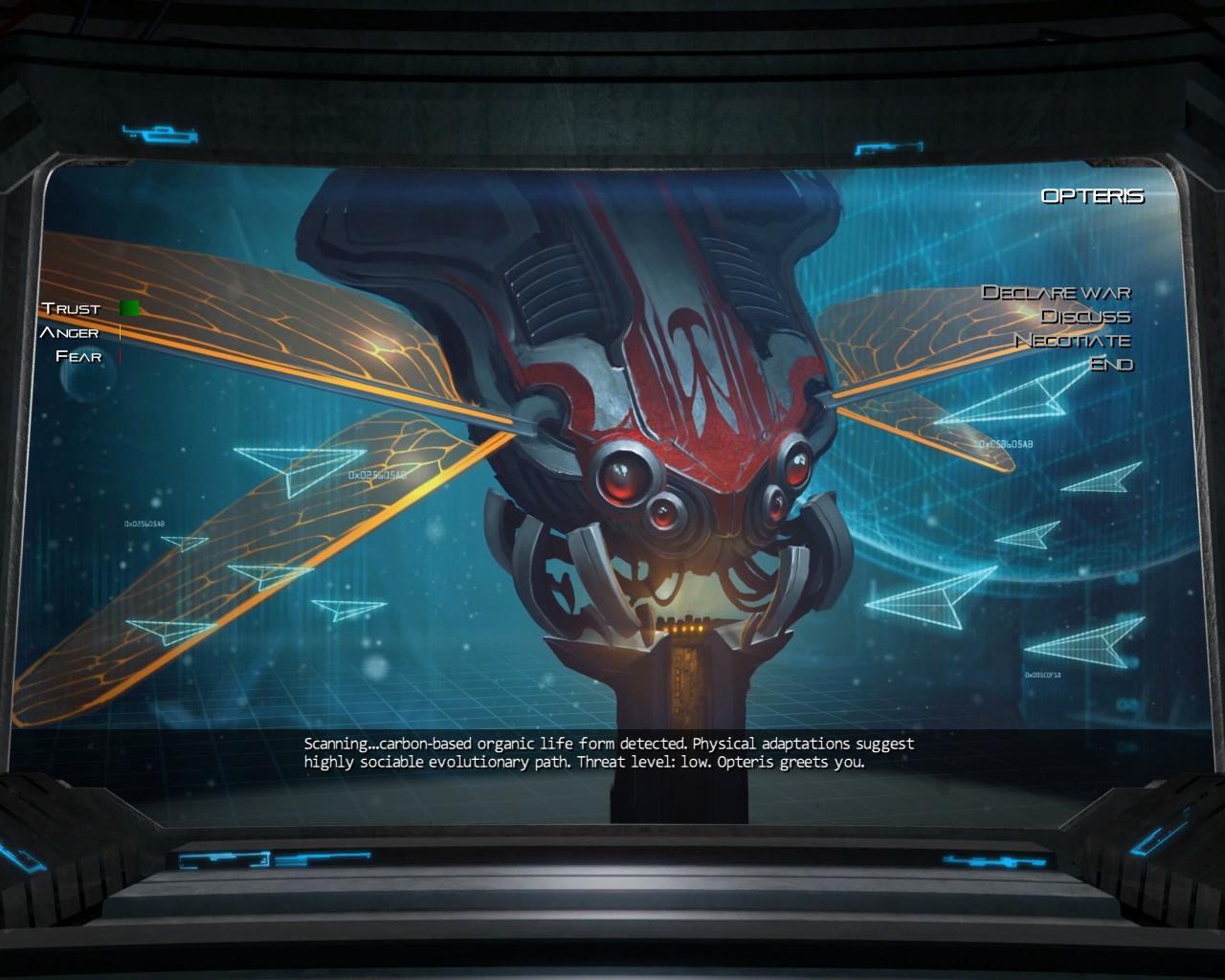
Task: Select Discuss with Opteris
Action: tap(1085, 316)
